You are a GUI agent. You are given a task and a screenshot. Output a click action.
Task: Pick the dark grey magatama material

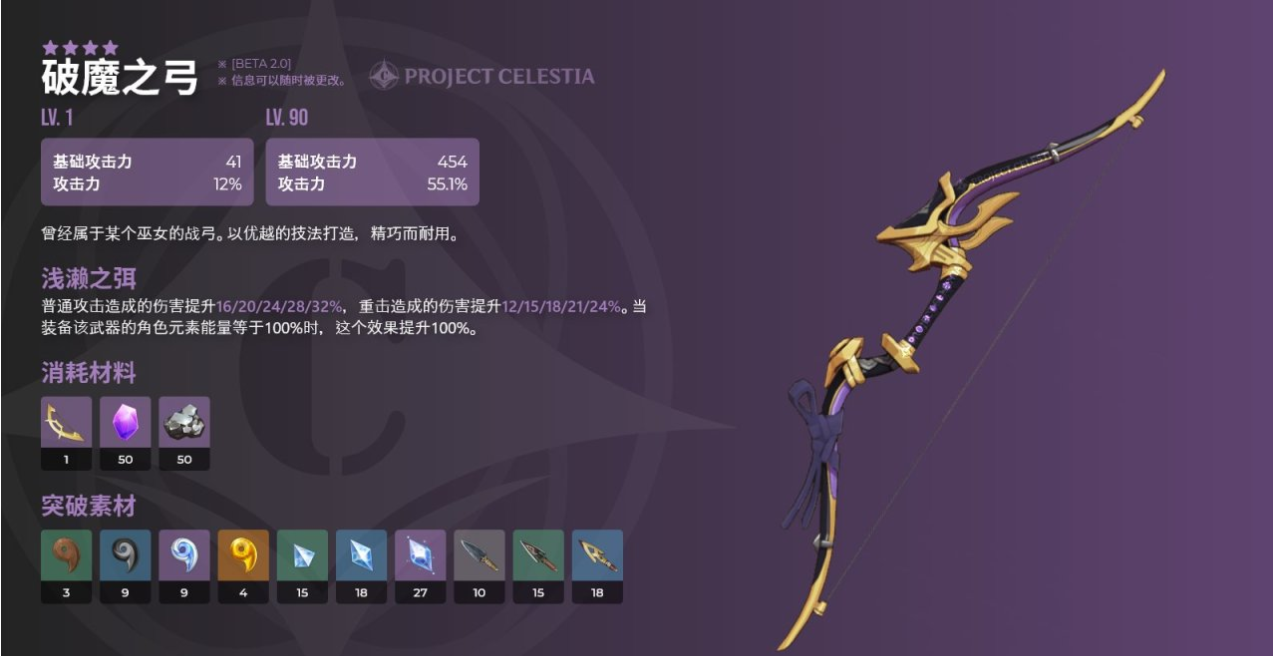[125, 555]
